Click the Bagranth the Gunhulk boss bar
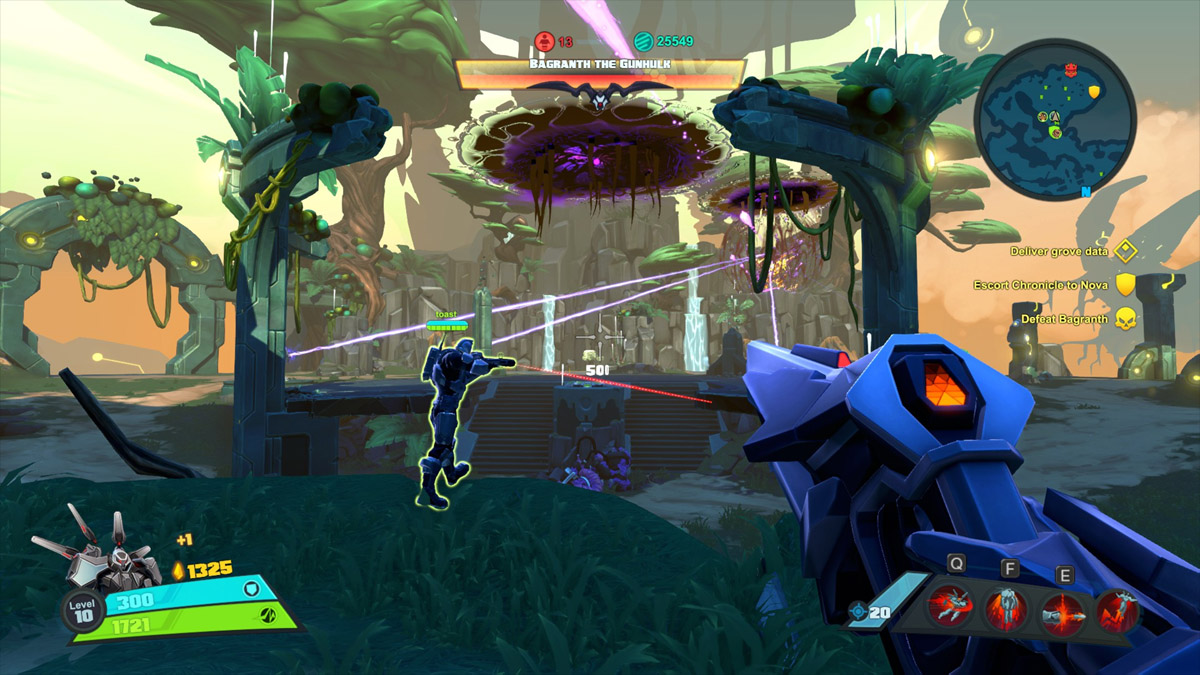This screenshot has height=675, width=1200. click(x=600, y=73)
